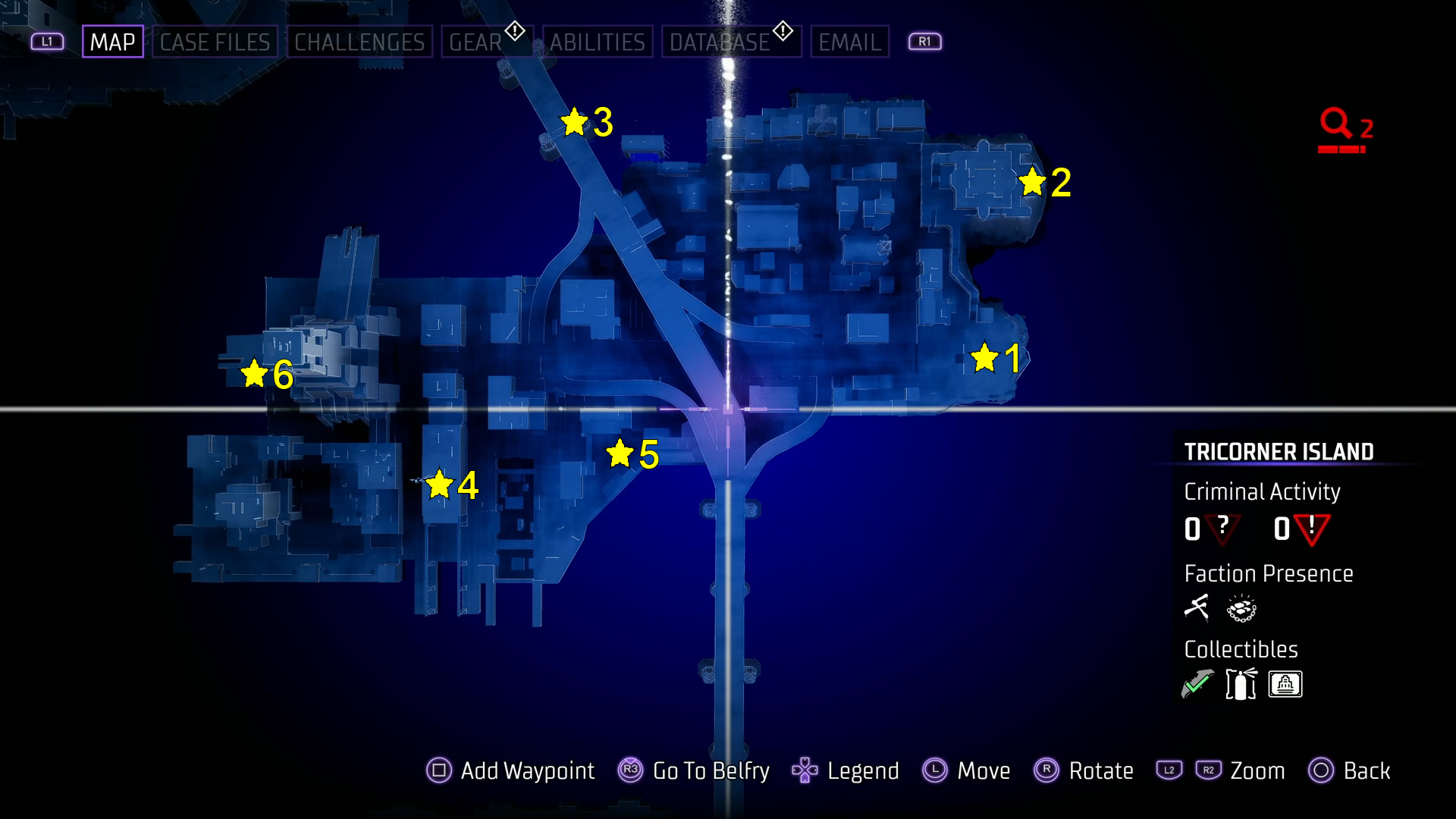Select the spray-paint street art collectible icon
The image size is (1456, 819).
tap(1240, 683)
